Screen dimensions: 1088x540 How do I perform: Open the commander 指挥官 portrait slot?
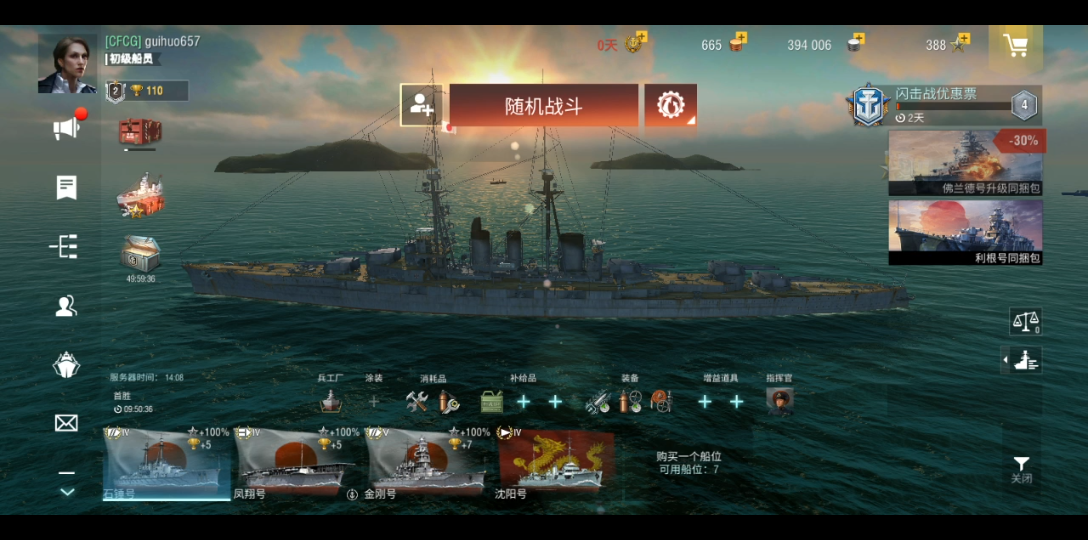[779, 401]
